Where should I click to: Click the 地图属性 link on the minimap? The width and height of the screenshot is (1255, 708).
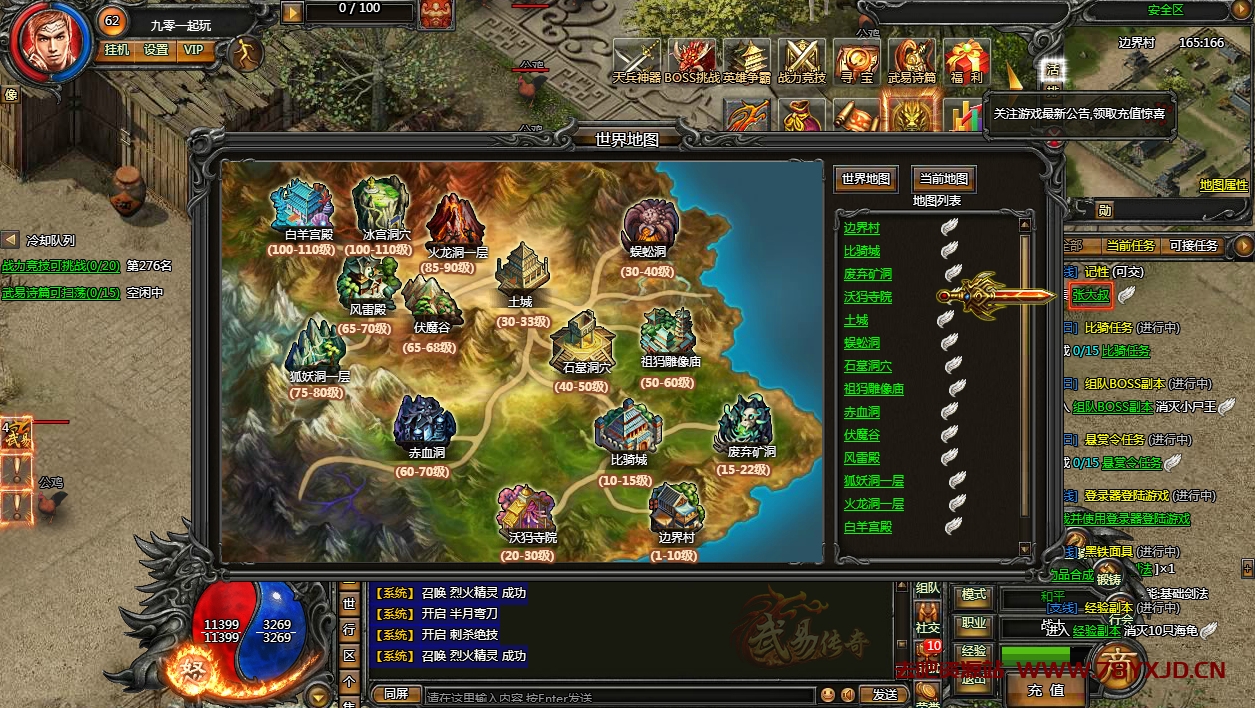click(1223, 185)
